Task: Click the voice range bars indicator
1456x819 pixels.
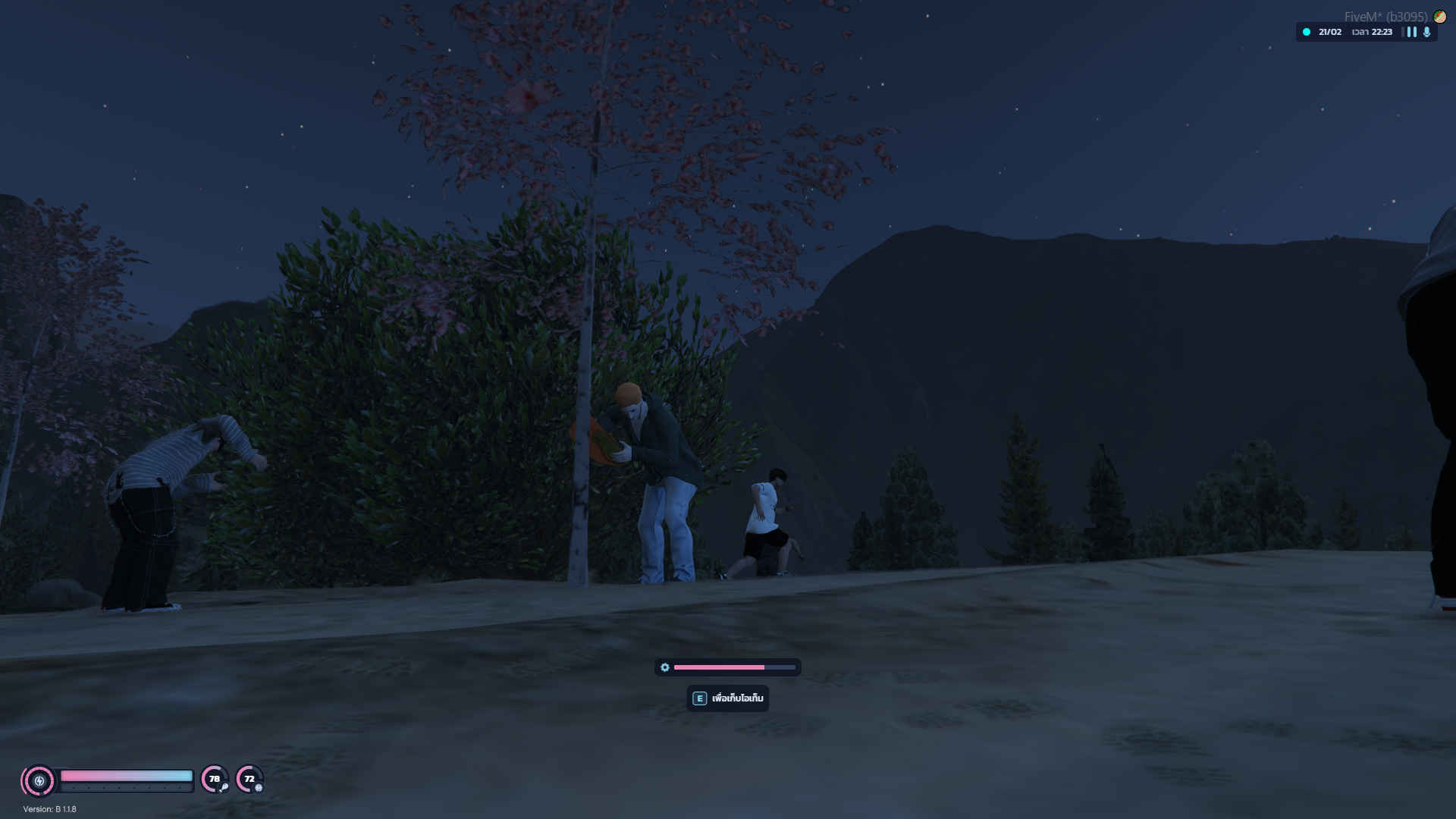Action: coord(1411,32)
